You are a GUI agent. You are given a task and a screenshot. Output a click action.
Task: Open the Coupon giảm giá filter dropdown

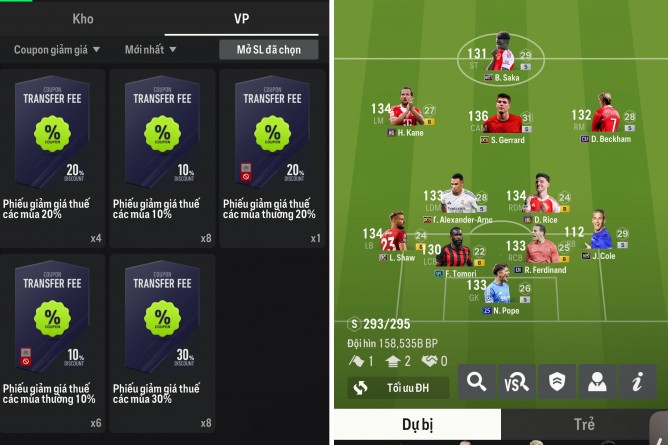pyautogui.click(x=57, y=50)
